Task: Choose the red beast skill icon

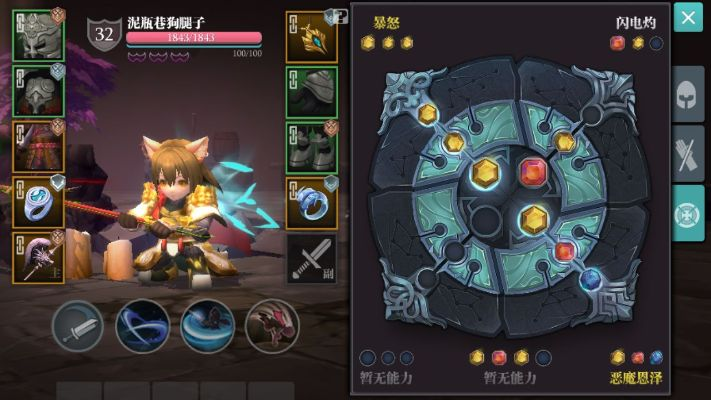Action: 271,325
